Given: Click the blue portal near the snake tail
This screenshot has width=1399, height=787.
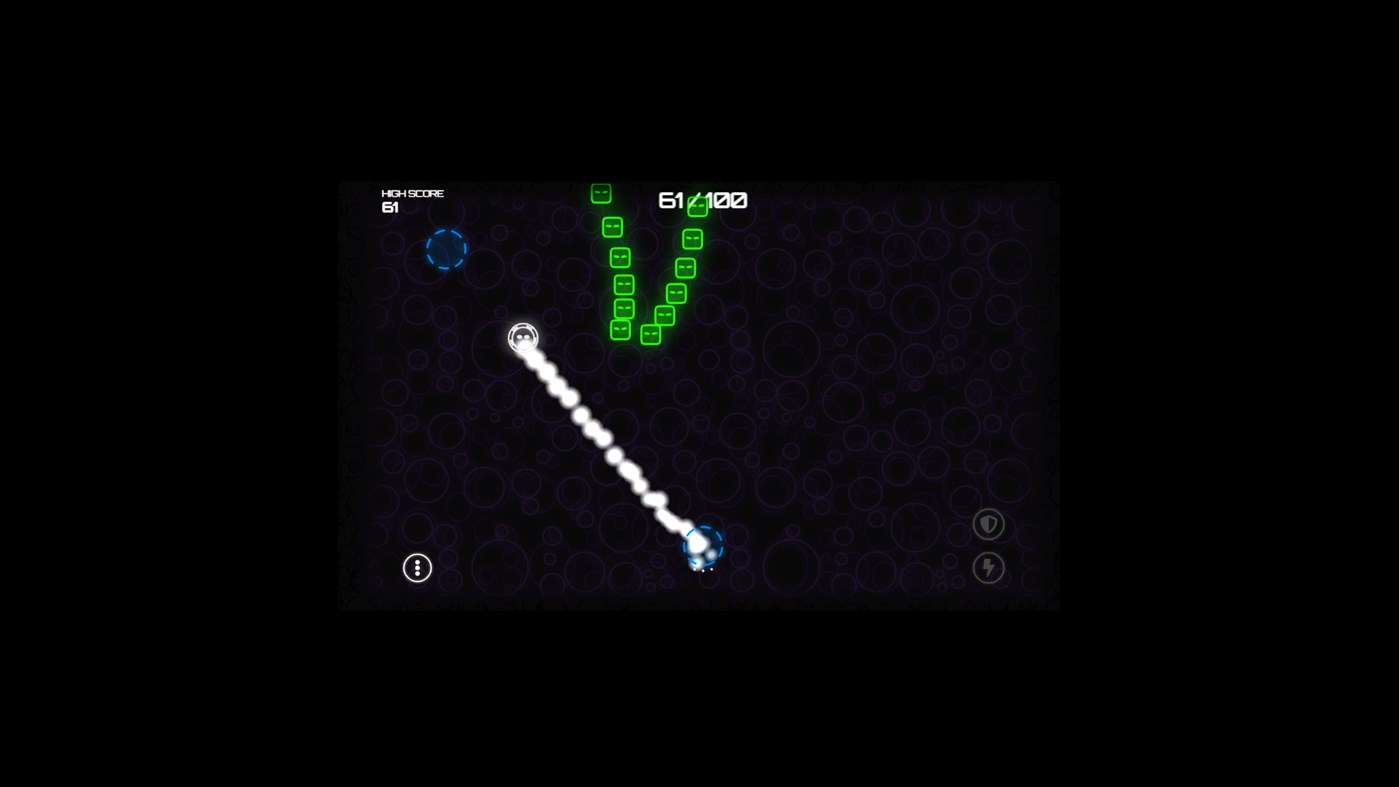Looking at the screenshot, I should pos(703,546).
